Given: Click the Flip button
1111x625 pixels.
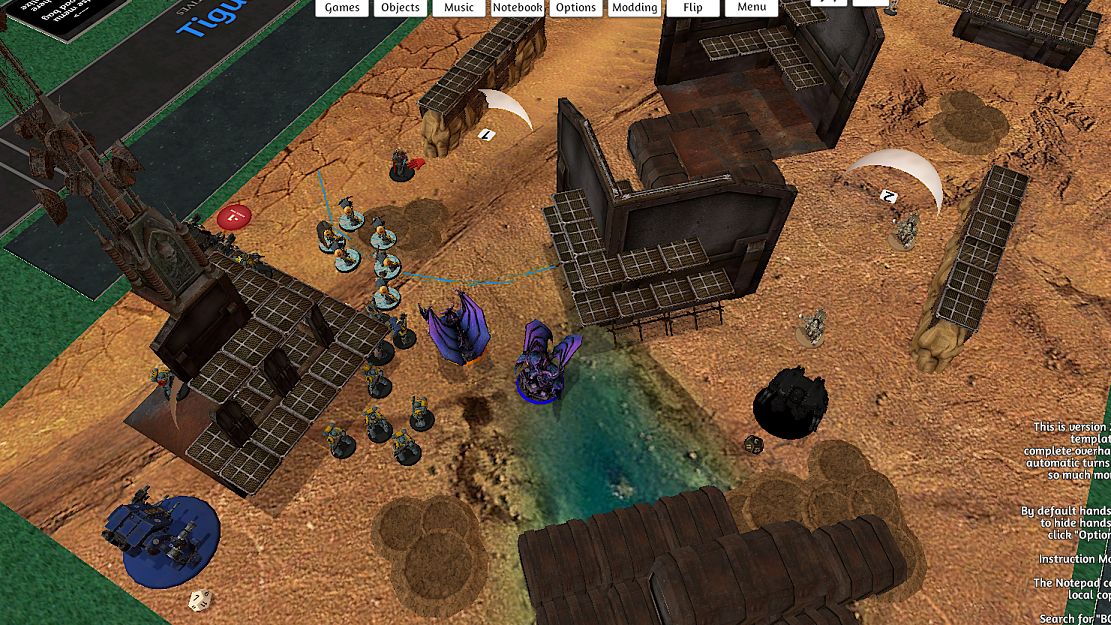Looking at the screenshot, I should click(x=693, y=8).
